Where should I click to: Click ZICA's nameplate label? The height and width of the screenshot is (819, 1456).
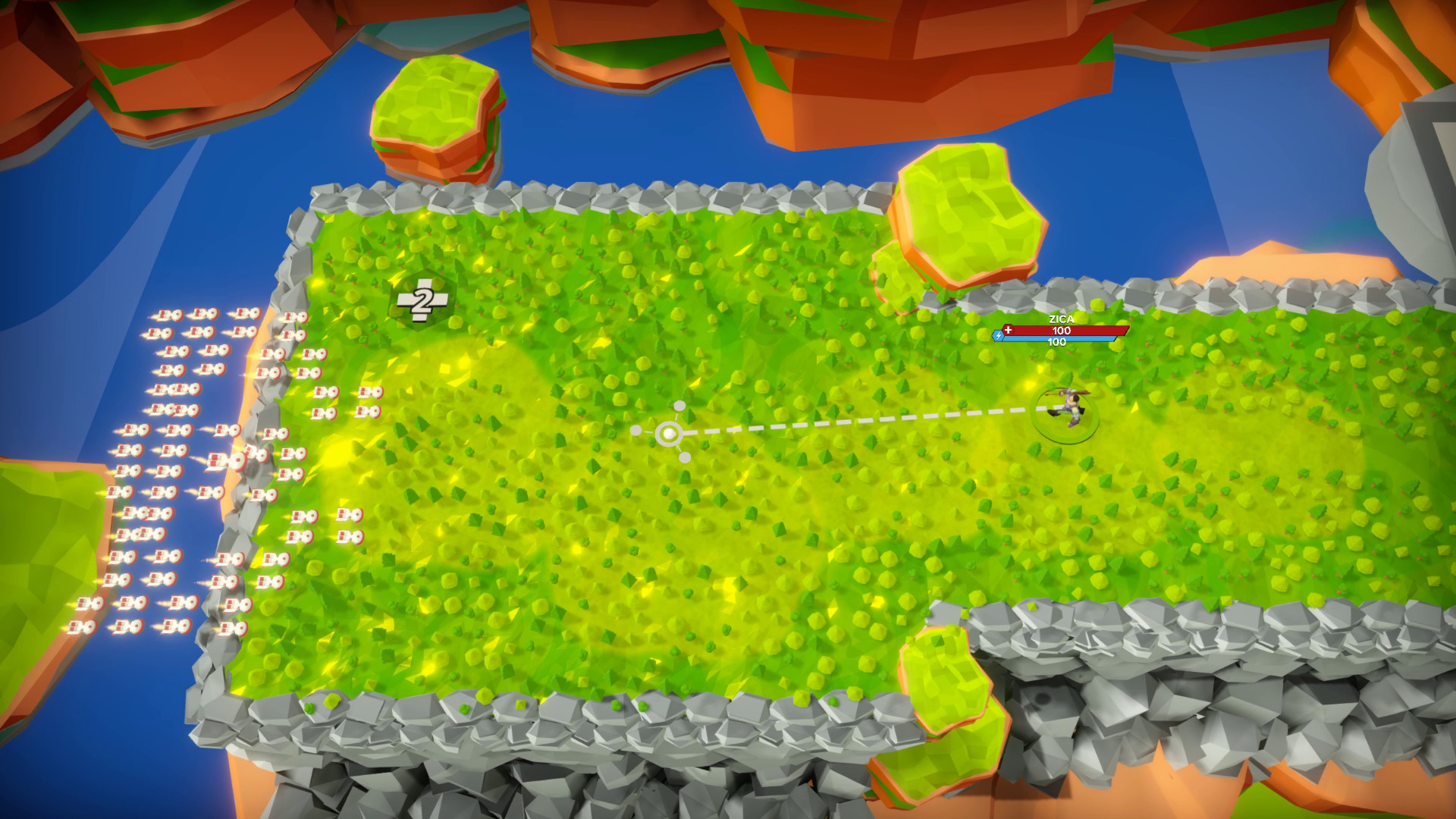[x=1061, y=318]
